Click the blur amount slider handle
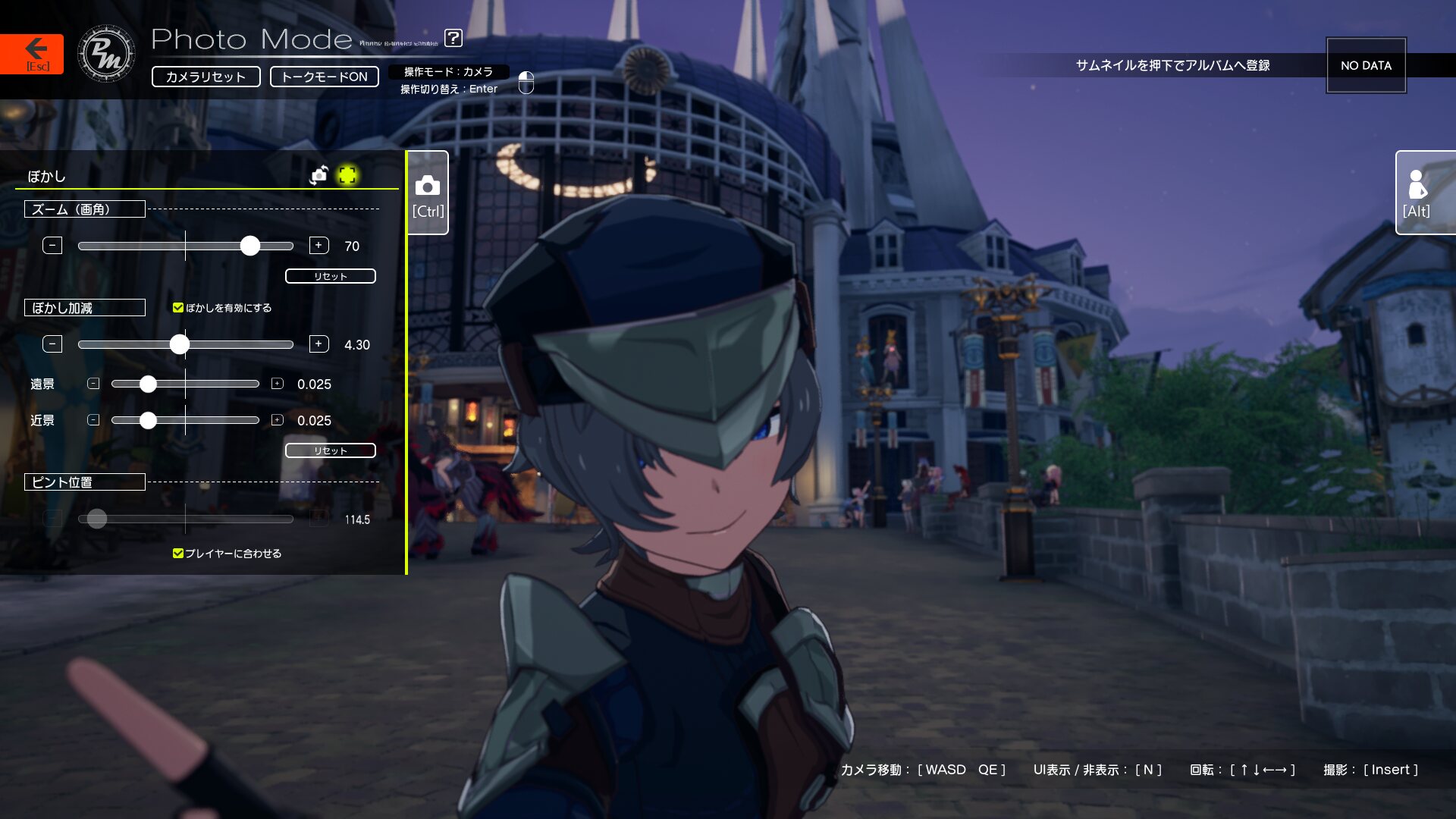Viewport: 1456px width, 819px height. click(x=179, y=344)
